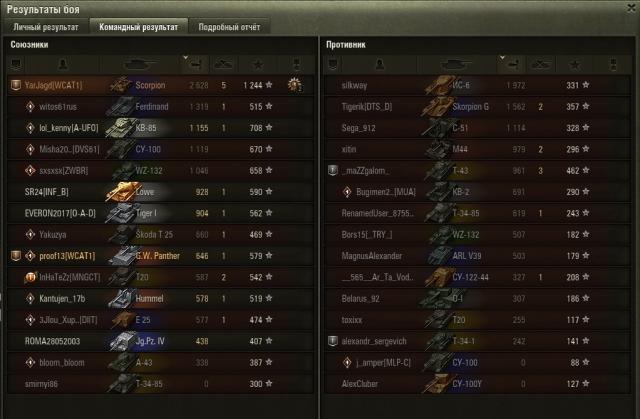Image resolution: width=640 pixels, height=419 pixels.
Task: Select enemy xitin M44 row
Action: pos(470,148)
